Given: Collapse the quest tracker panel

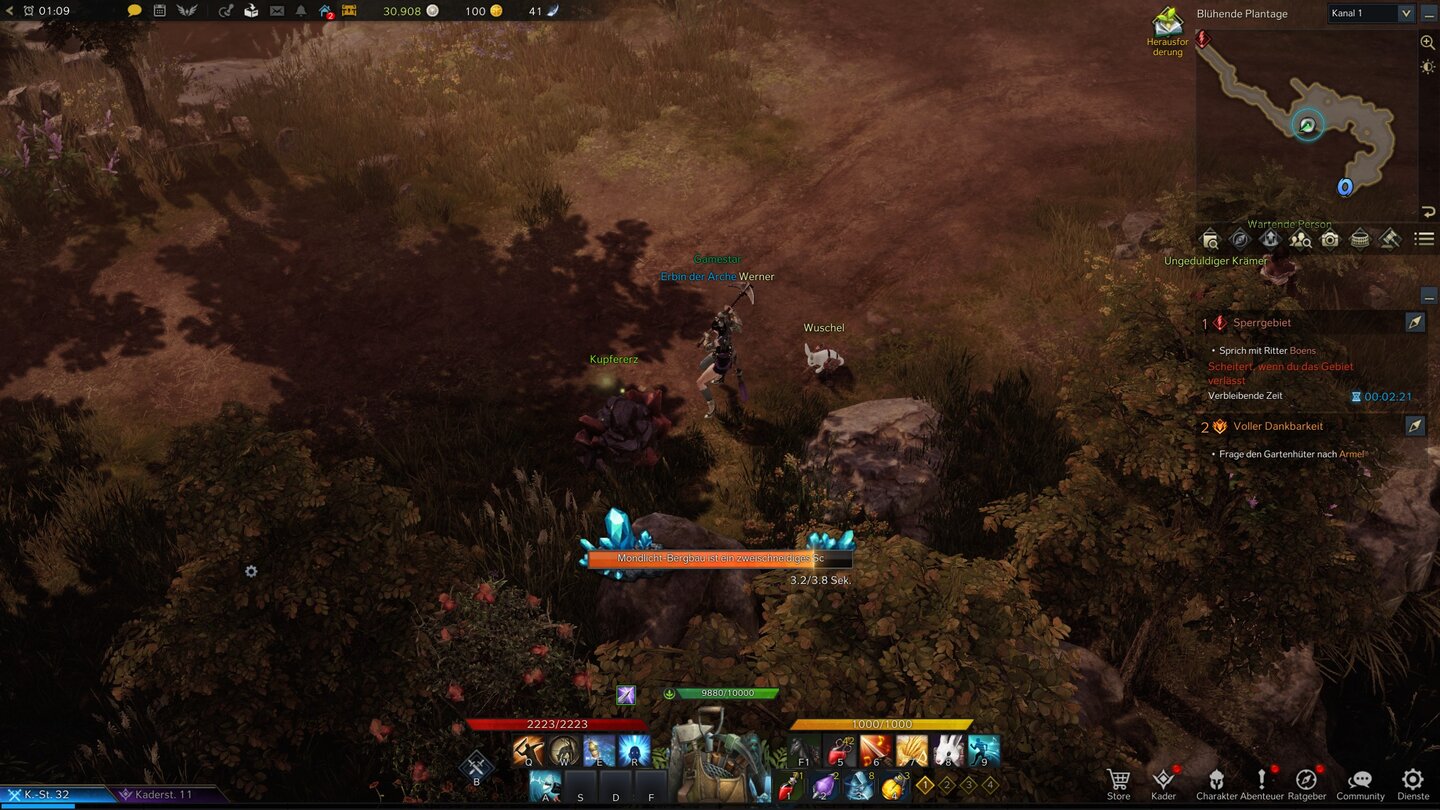Looking at the screenshot, I should 1428,296.
